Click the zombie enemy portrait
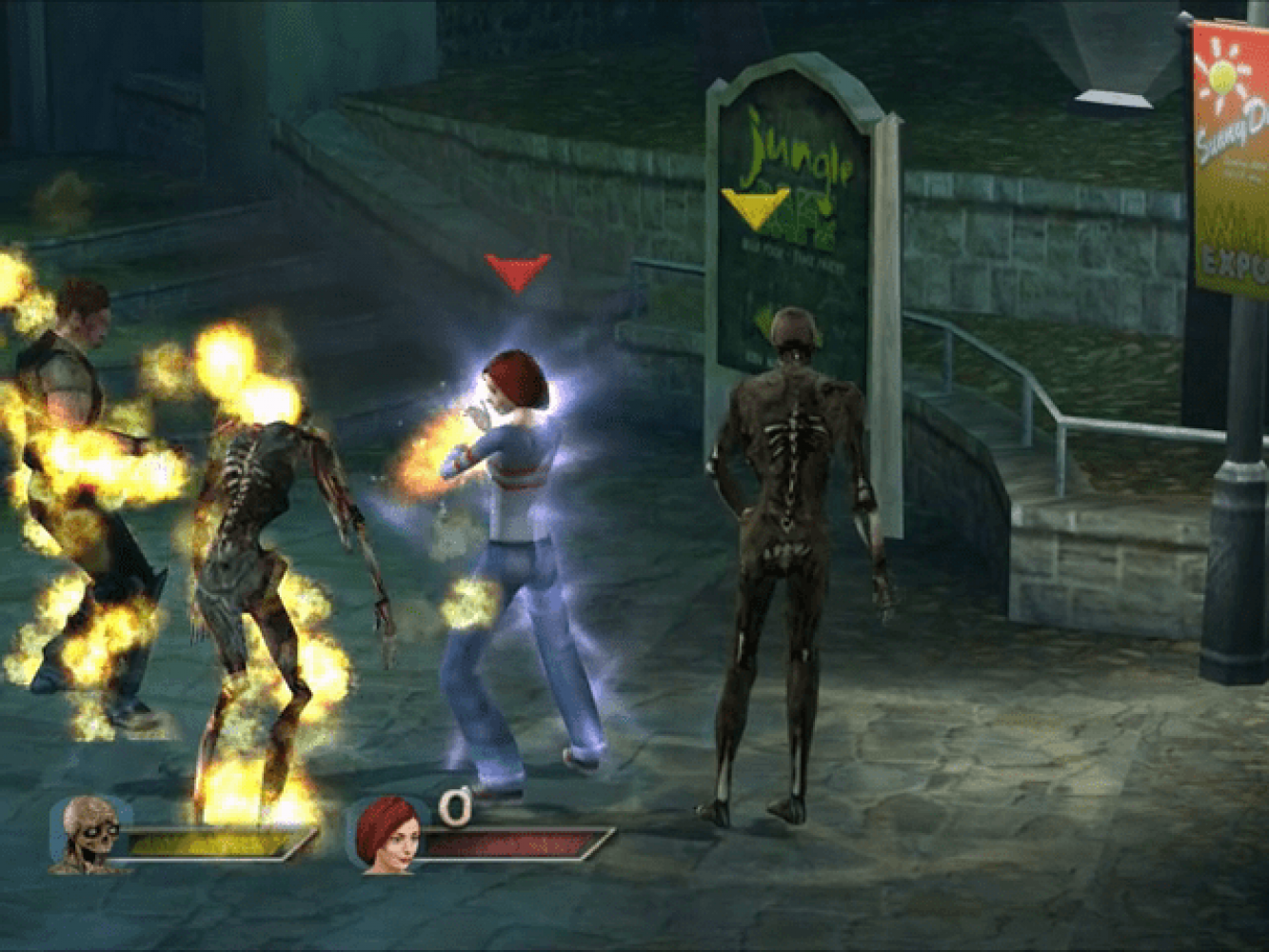The height and width of the screenshot is (952, 1269). [89, 835]
